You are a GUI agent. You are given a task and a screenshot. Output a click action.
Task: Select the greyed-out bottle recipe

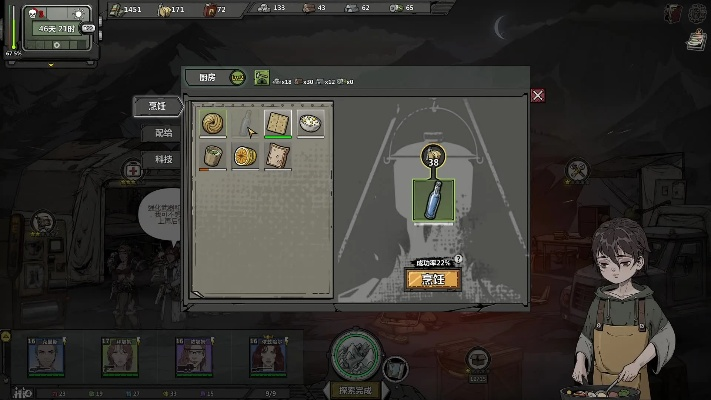[245, 123]
